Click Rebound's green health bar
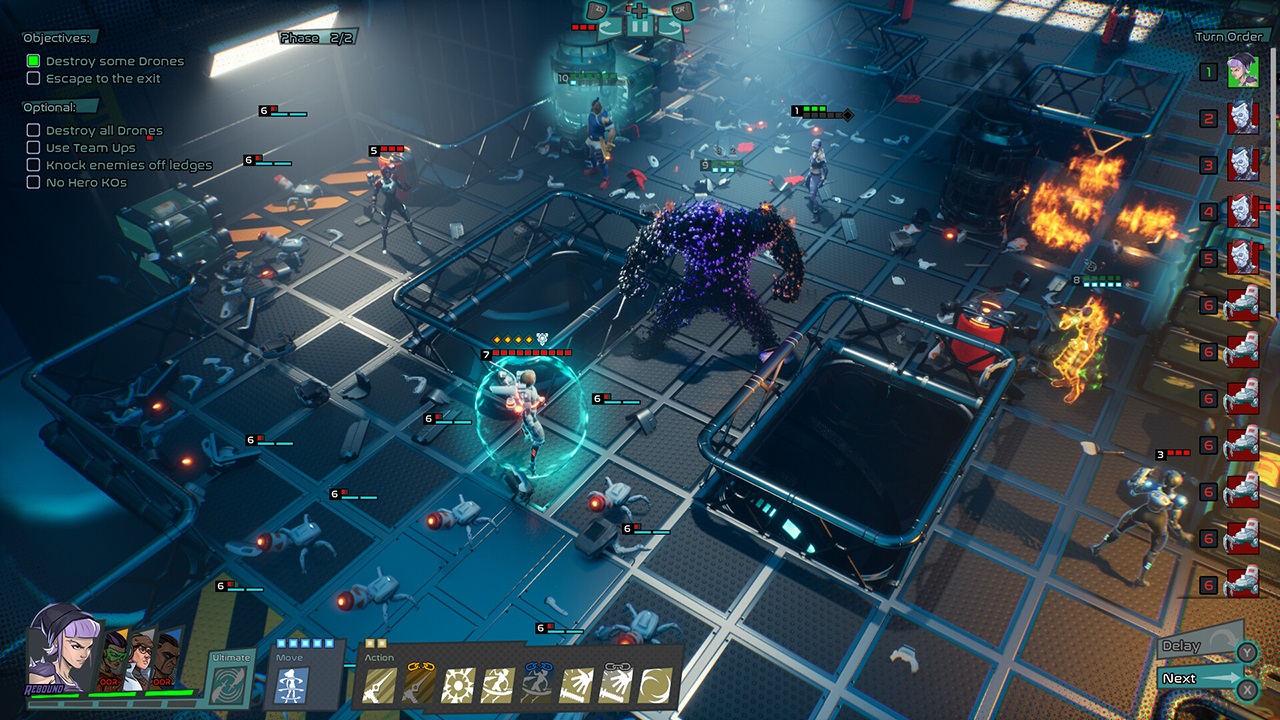The width and height of the screenshot is (1280, 720). (55, 696)
